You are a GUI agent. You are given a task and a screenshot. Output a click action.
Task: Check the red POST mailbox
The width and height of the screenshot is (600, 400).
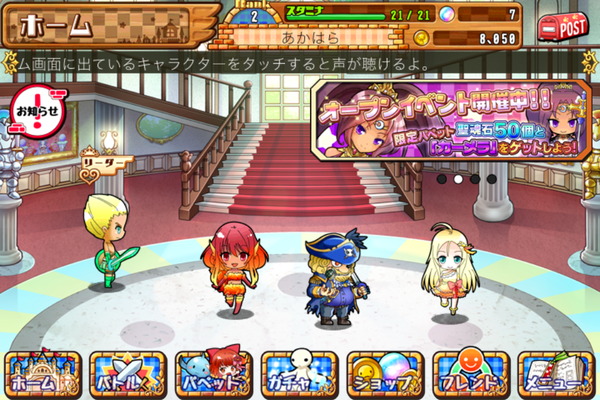click(564, 28)
